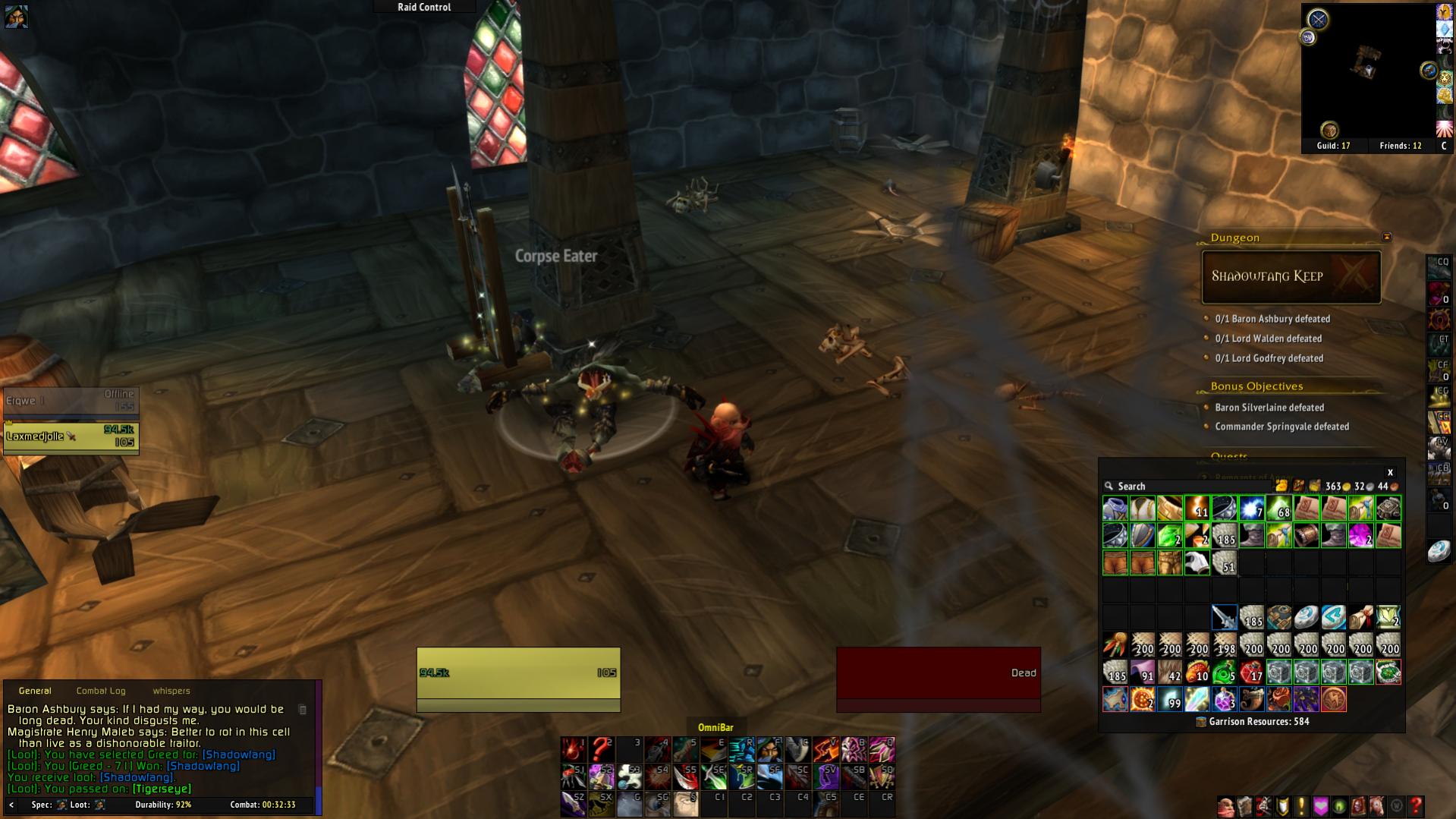This screenshot has height=819, width=1456.
Task: Switch to the Combat Log chat tab
Action: 101,691
